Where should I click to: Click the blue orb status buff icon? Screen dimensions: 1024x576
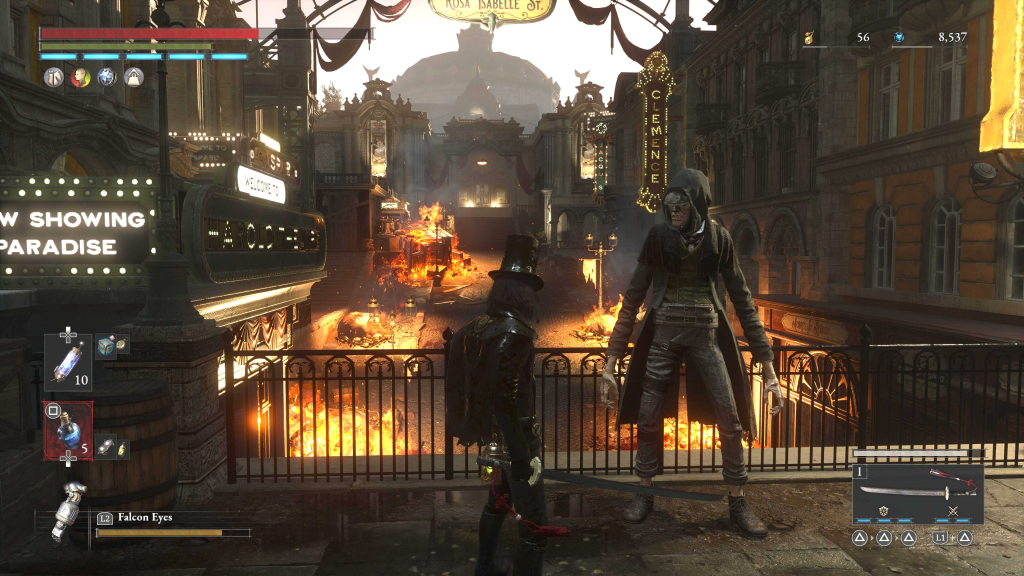tap(107, 78)
